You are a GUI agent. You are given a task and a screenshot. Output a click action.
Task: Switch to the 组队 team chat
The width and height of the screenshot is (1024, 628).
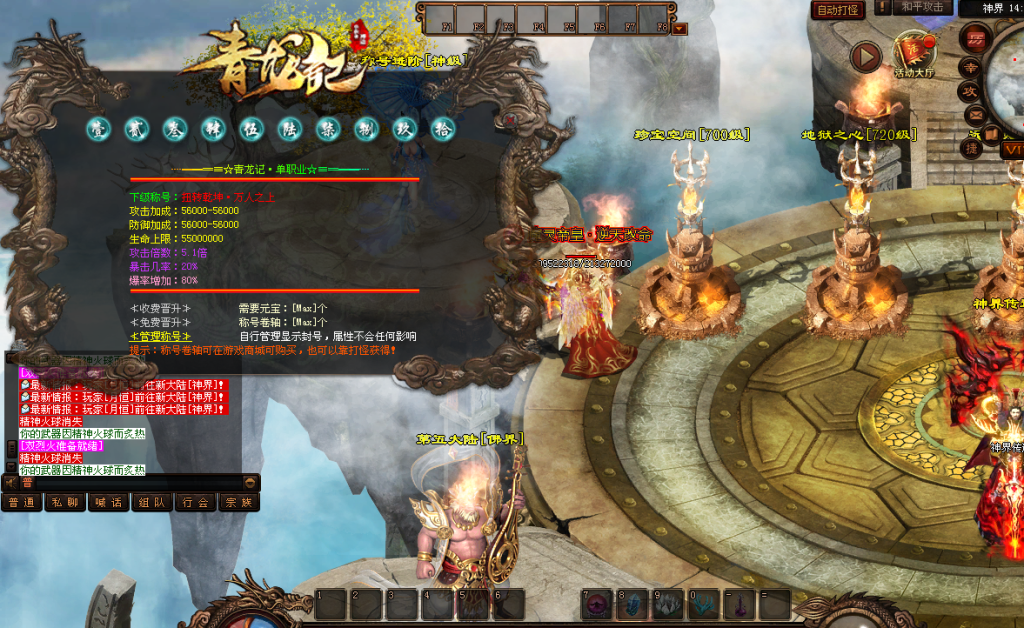pyautogui.click(x=152, y=502)
